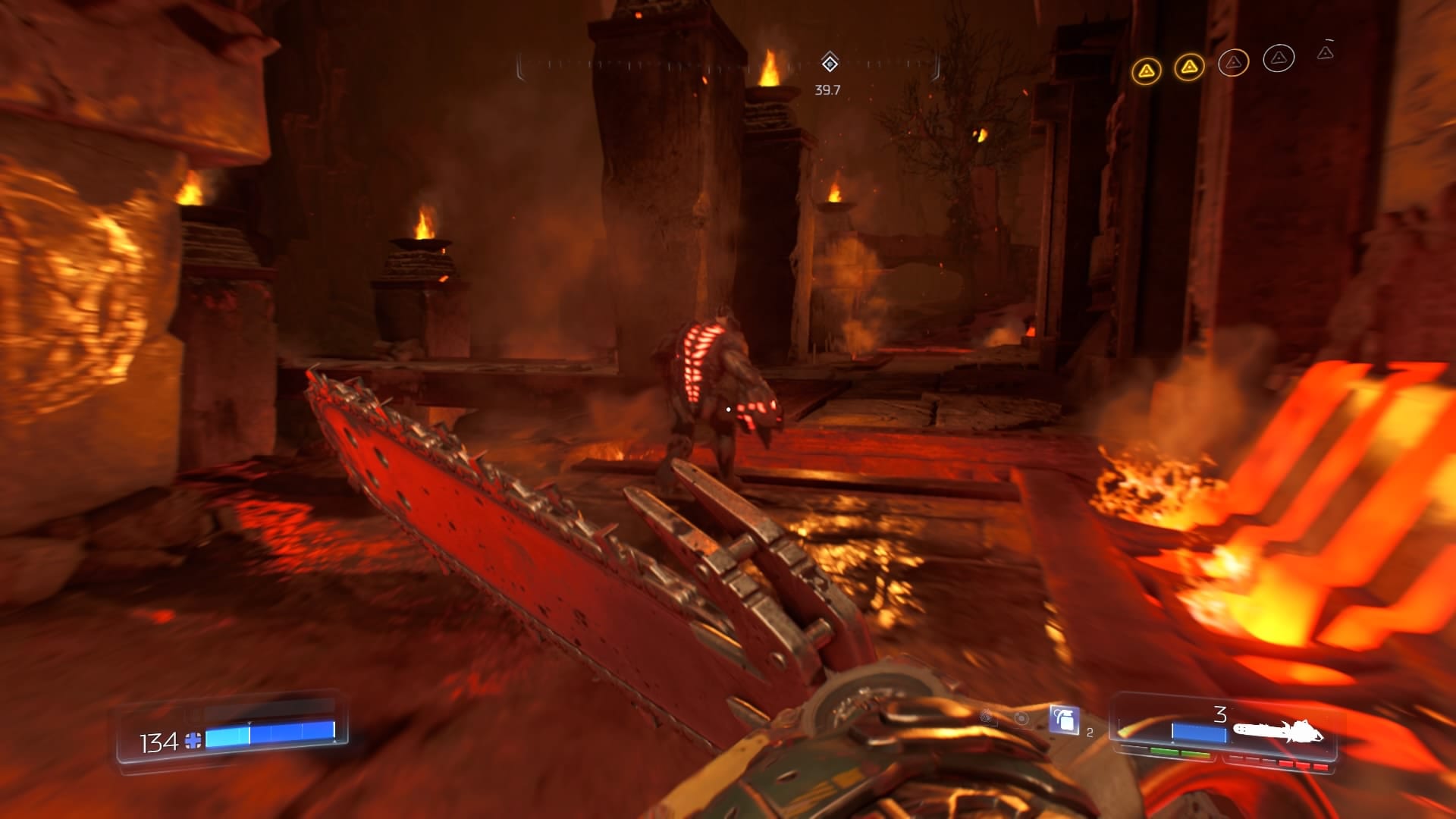Click the second lit challenge triangle icon

point(1189,67)
